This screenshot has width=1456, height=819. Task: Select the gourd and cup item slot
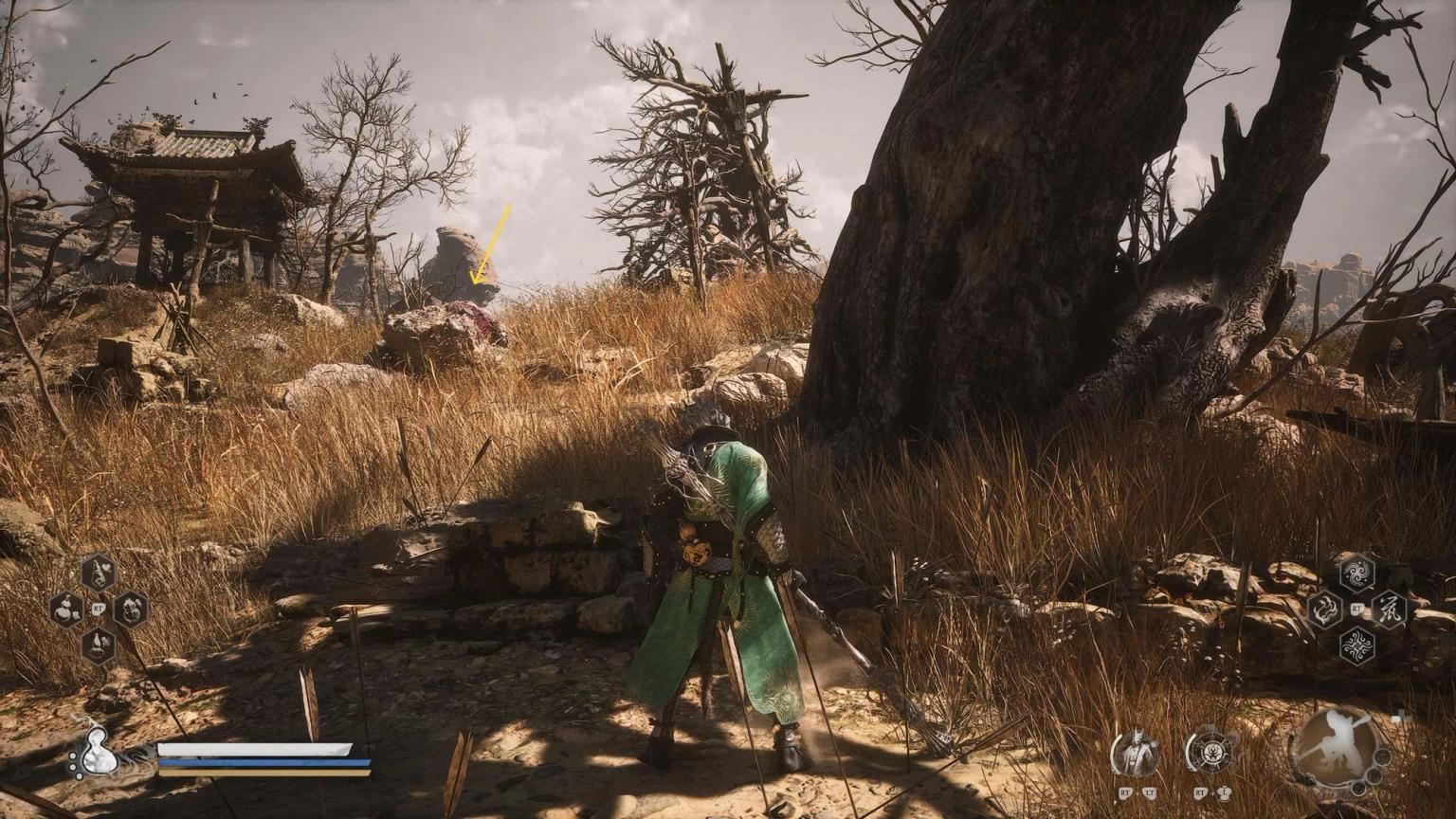click(x=65, y=609)
